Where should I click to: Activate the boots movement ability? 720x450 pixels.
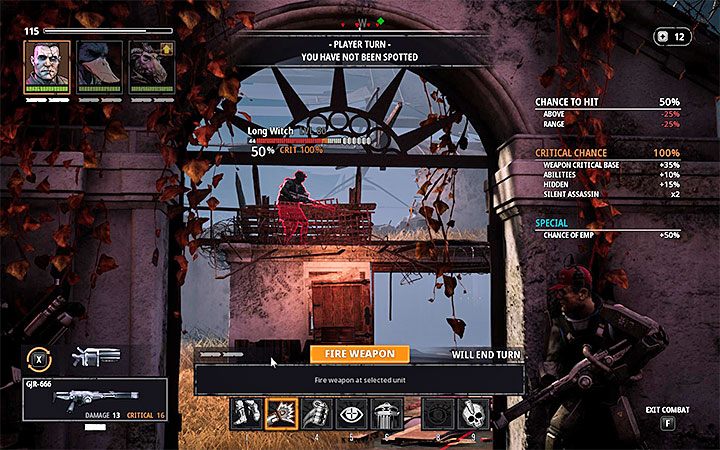(x=248, y=412)
